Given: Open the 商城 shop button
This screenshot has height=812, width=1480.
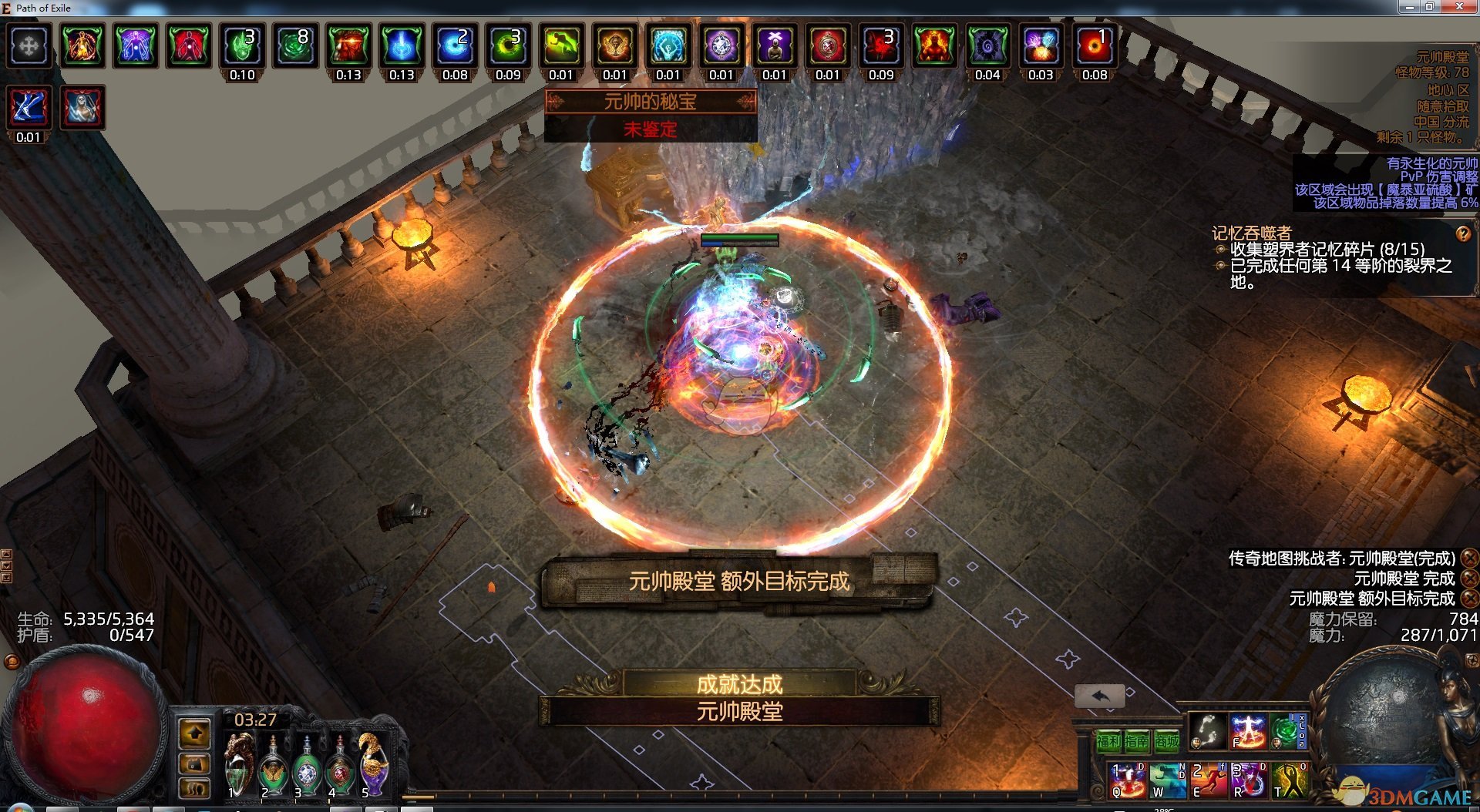Looking at the screenshot, I should click(1167, 741).
